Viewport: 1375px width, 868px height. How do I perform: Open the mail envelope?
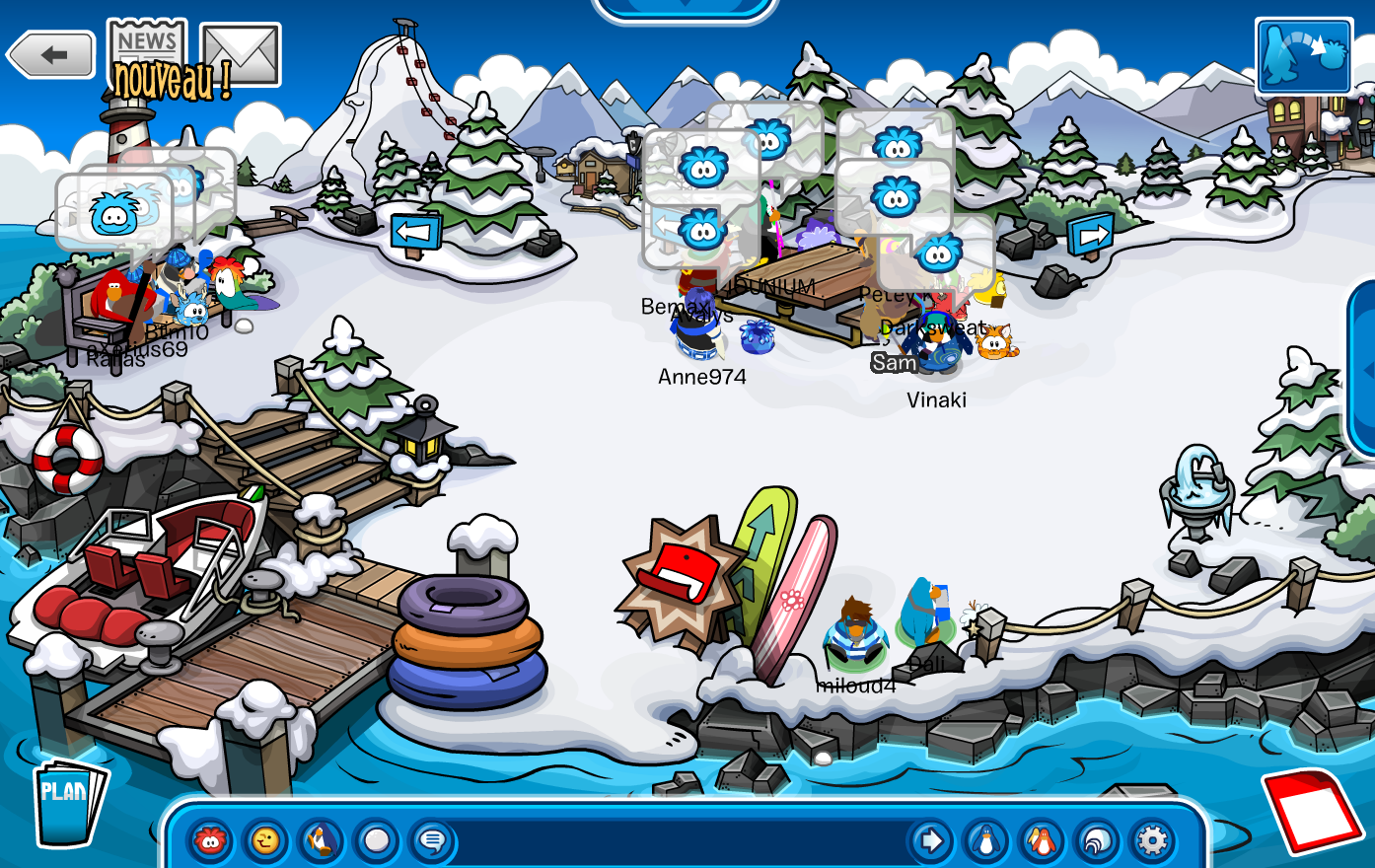[241, 53]
